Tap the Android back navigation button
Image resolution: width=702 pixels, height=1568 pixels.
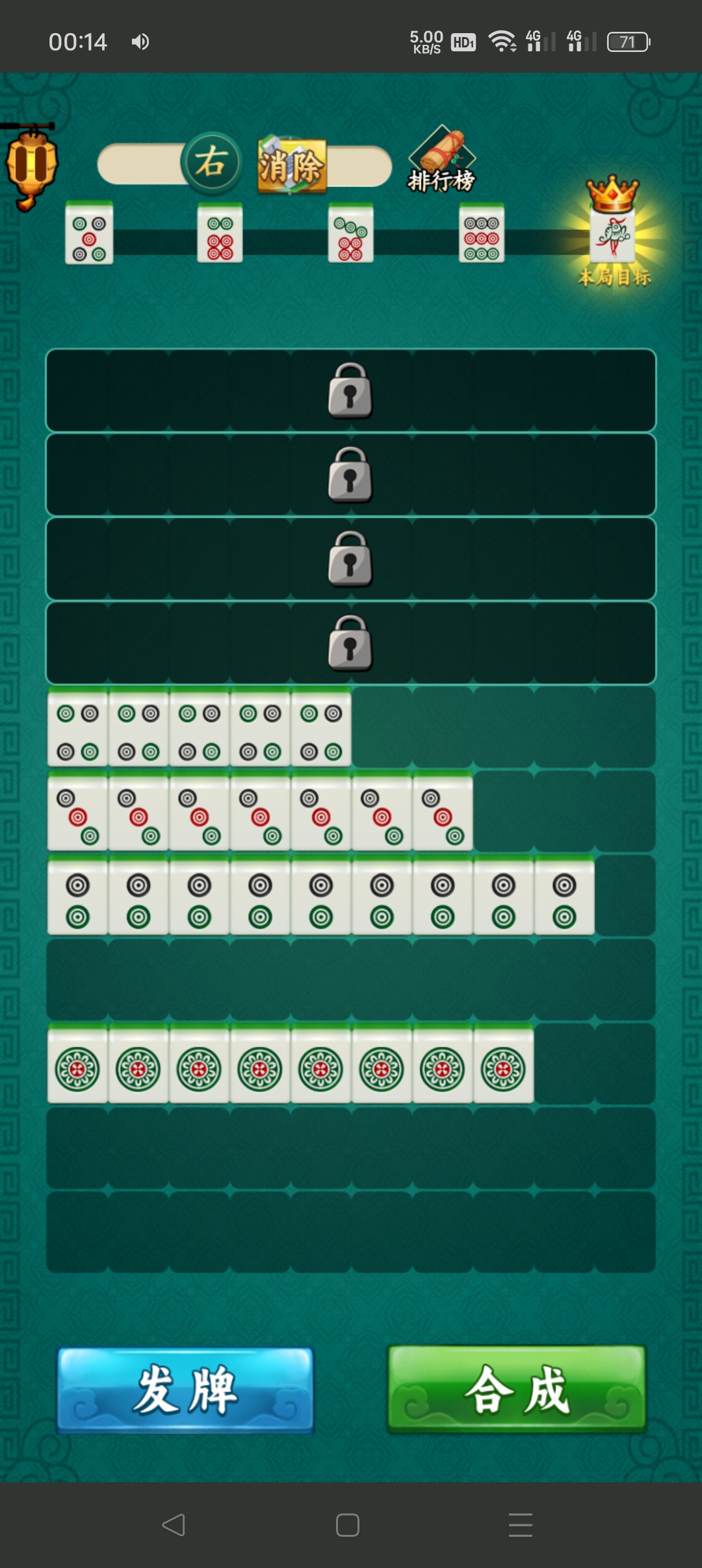pyautogui.click(x=174, y=1524)
